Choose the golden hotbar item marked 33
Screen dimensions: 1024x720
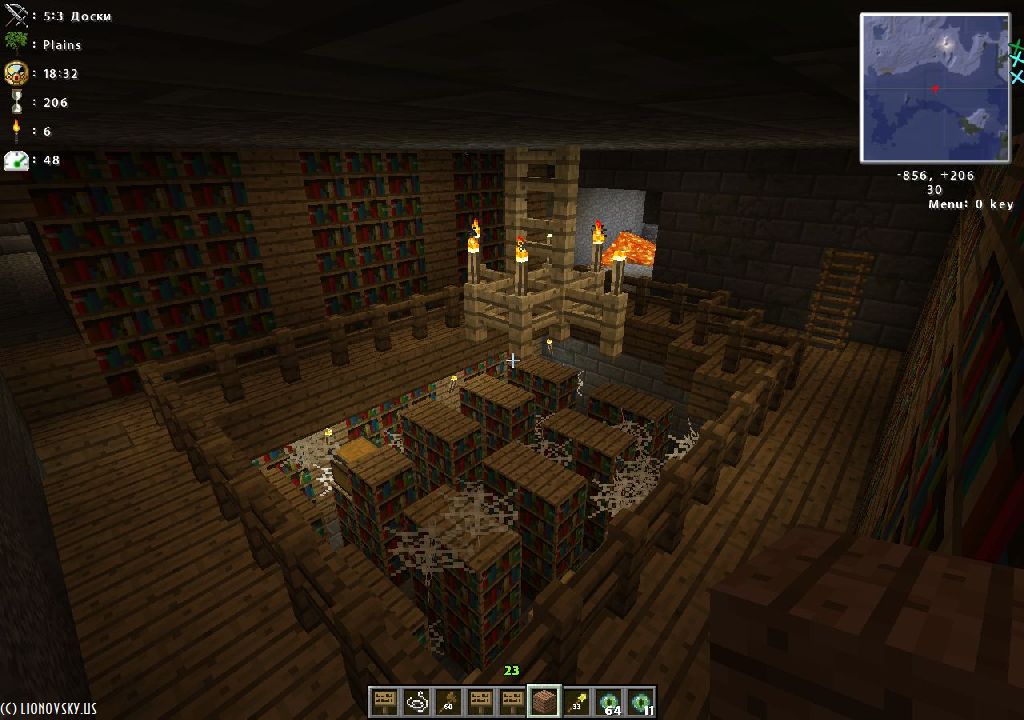(576, 701)
